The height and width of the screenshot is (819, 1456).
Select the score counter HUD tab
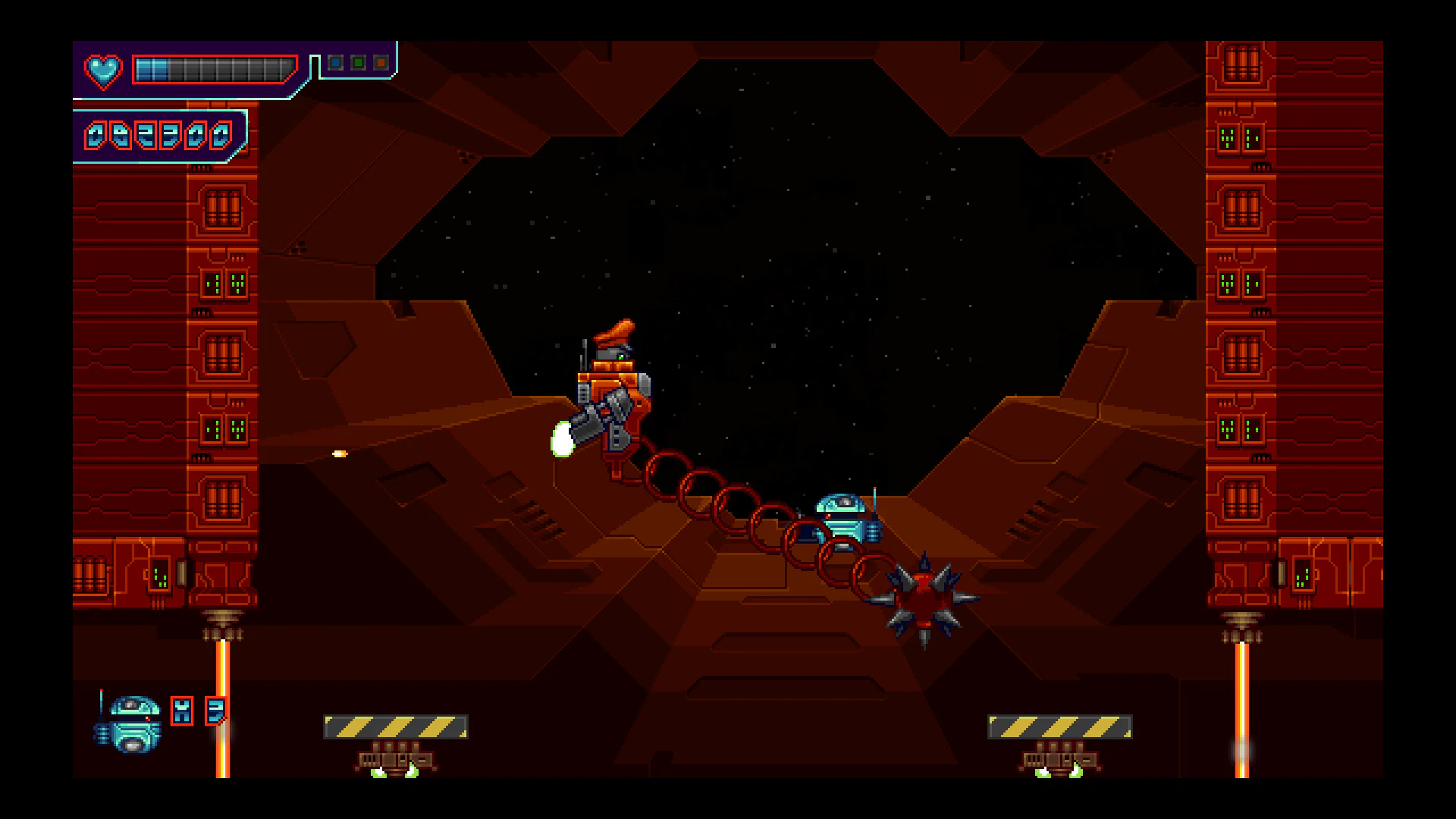pos(159,133)
